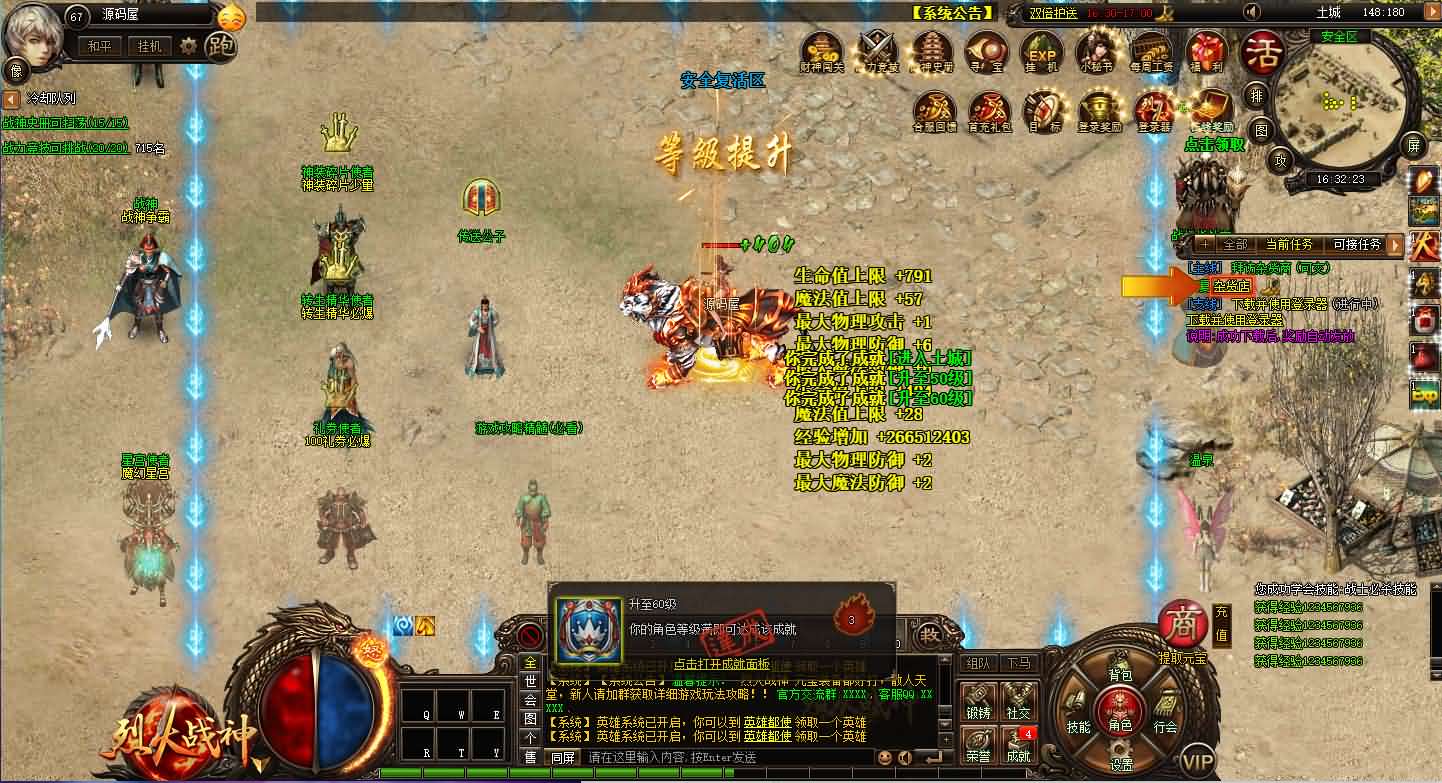Click the 组队 team button
This screenshot has width=1442, height=783.
pos(977,662)
